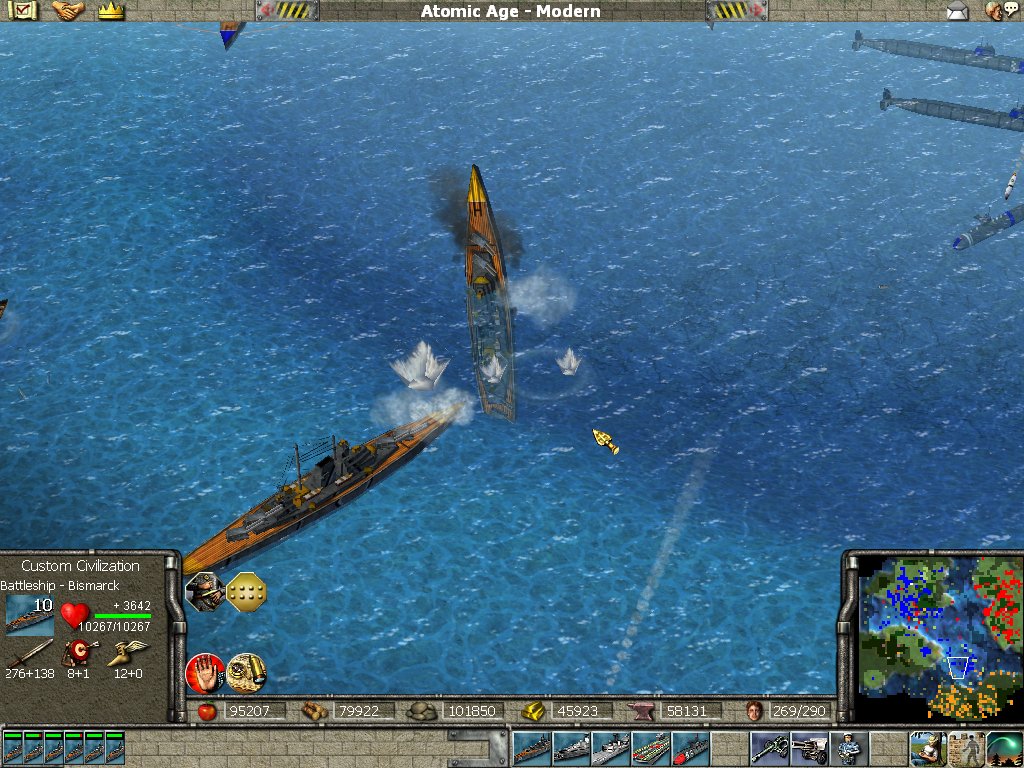Open the gold octagon formation button
The height and width of the screenshot is (768, 1024).
coord(246,591)
